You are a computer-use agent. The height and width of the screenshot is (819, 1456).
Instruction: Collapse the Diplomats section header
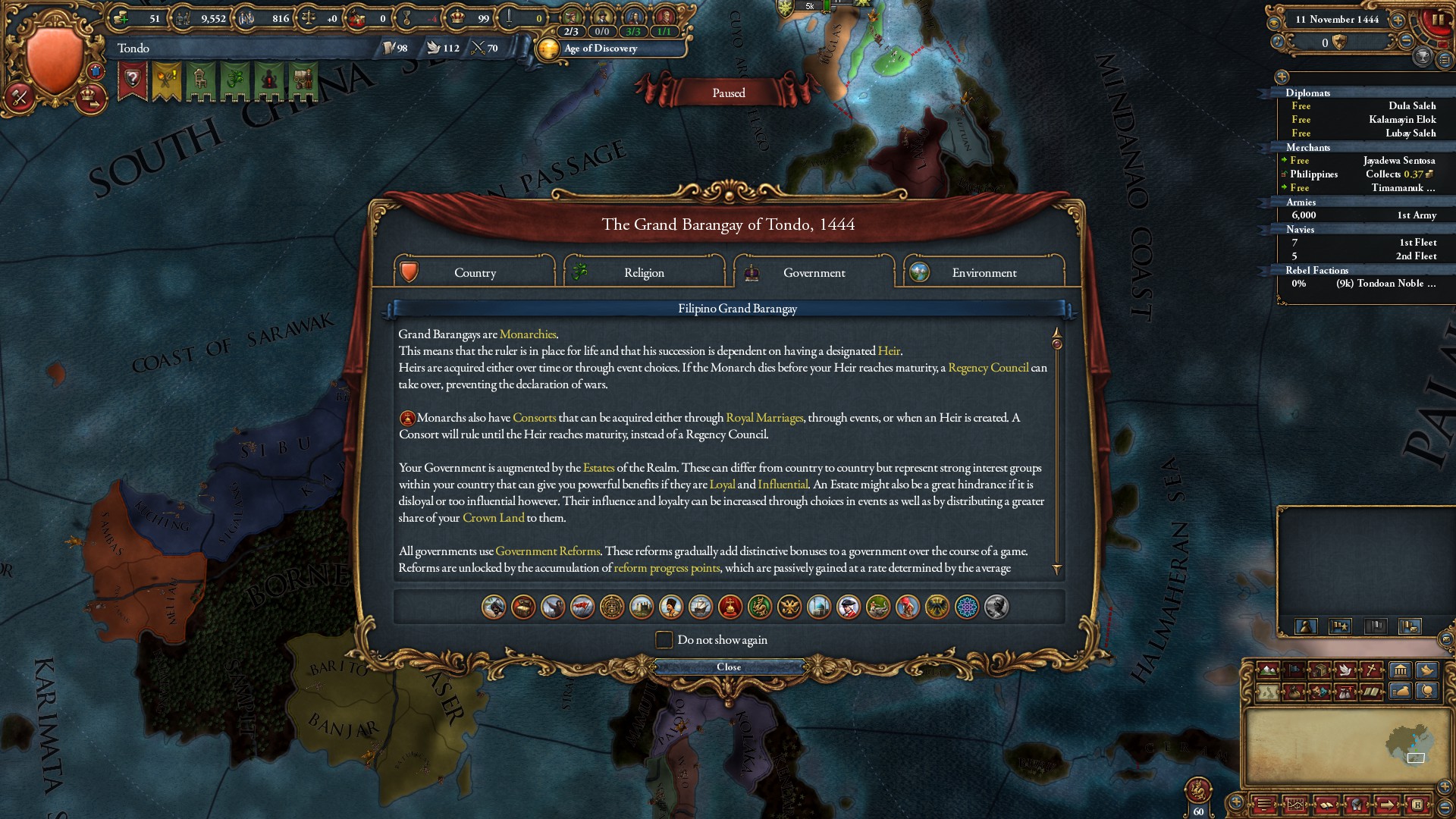[x=1307, y=93]
